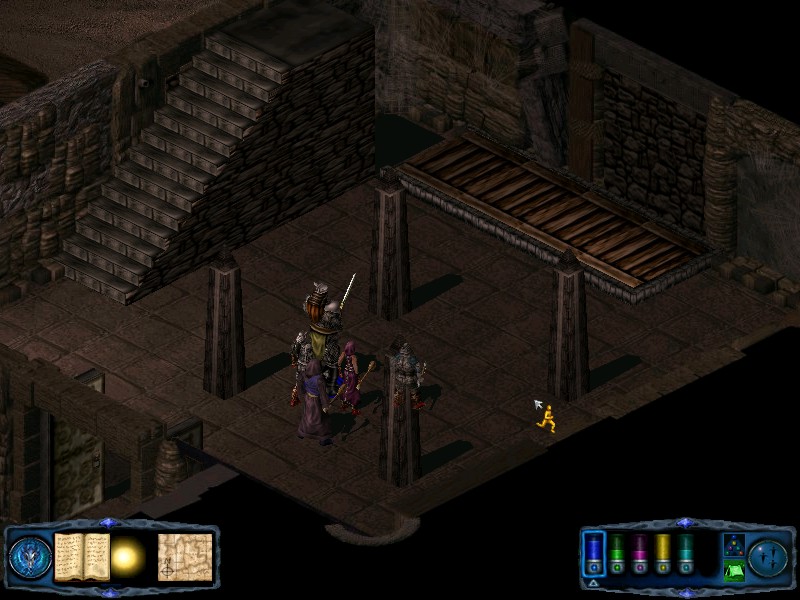Click the small triangle under the blue vial

[593, 582]
